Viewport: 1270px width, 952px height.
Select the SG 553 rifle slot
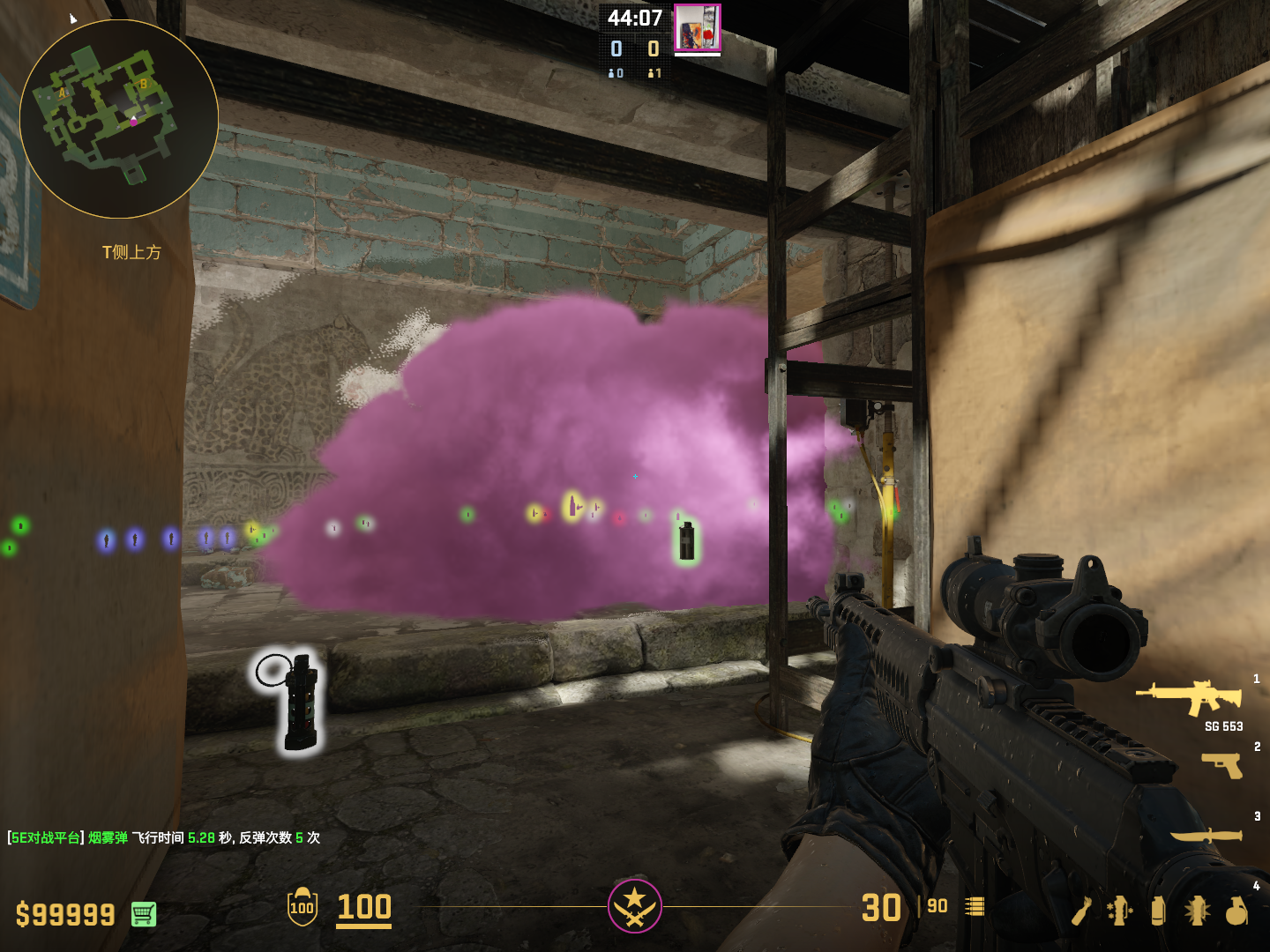tap(1190, 696)
